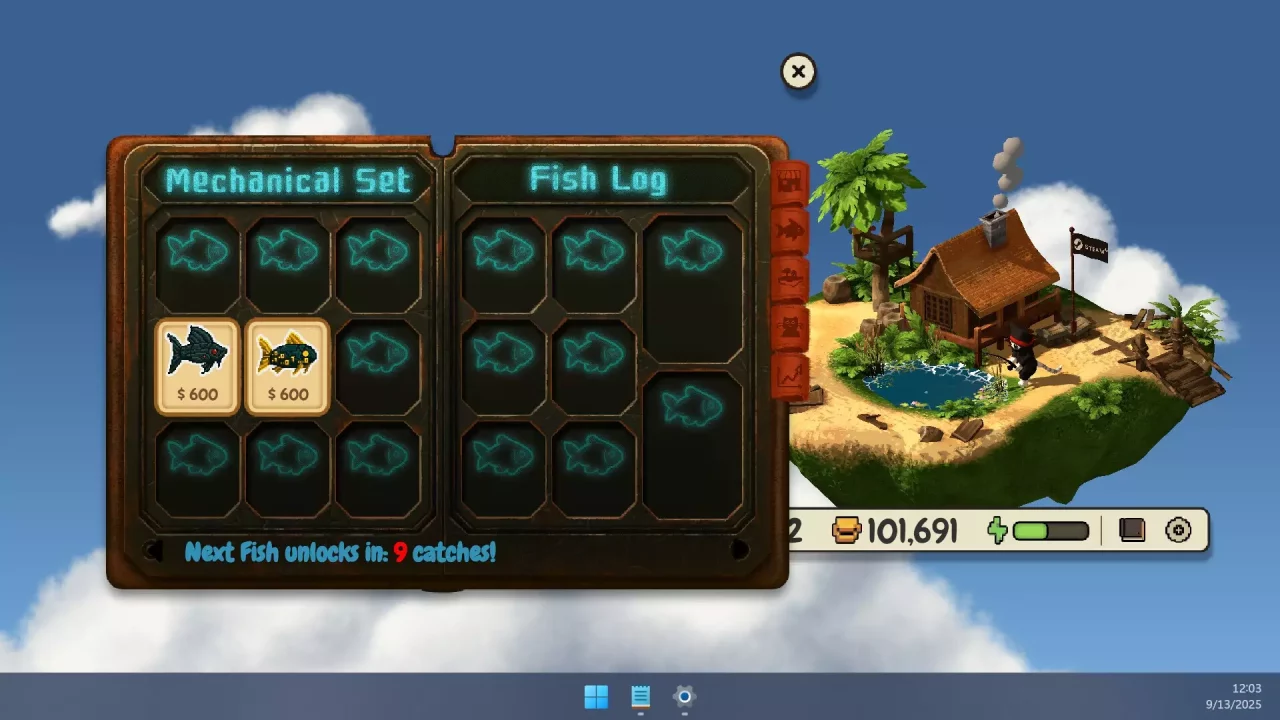The image size is (1280, 720).
Task: Turn to the next page with the right arrow
Action: (741, 551)
